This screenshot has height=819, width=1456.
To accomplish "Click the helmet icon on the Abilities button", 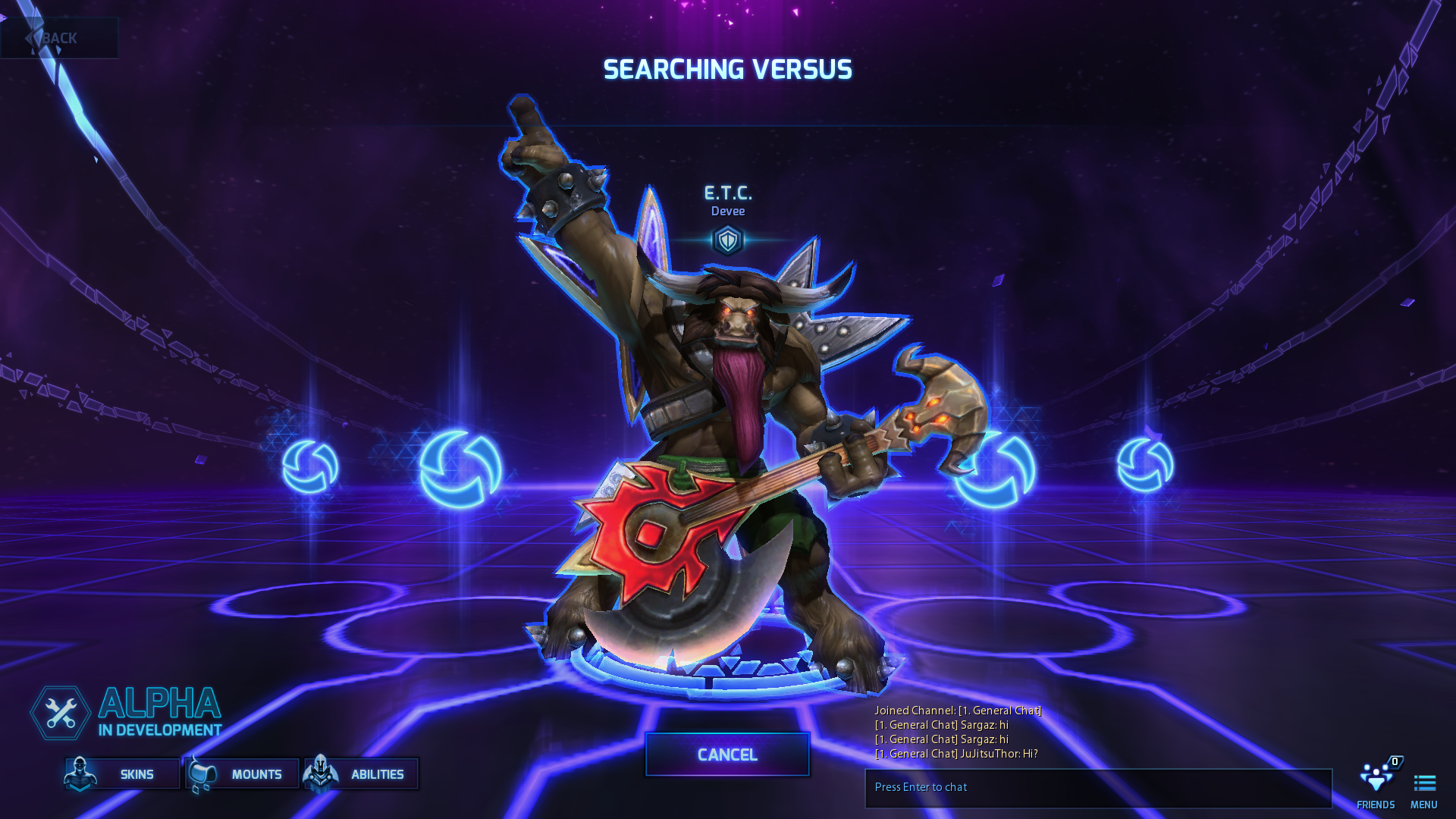I will pyautogui.click(x=321, y=773).
